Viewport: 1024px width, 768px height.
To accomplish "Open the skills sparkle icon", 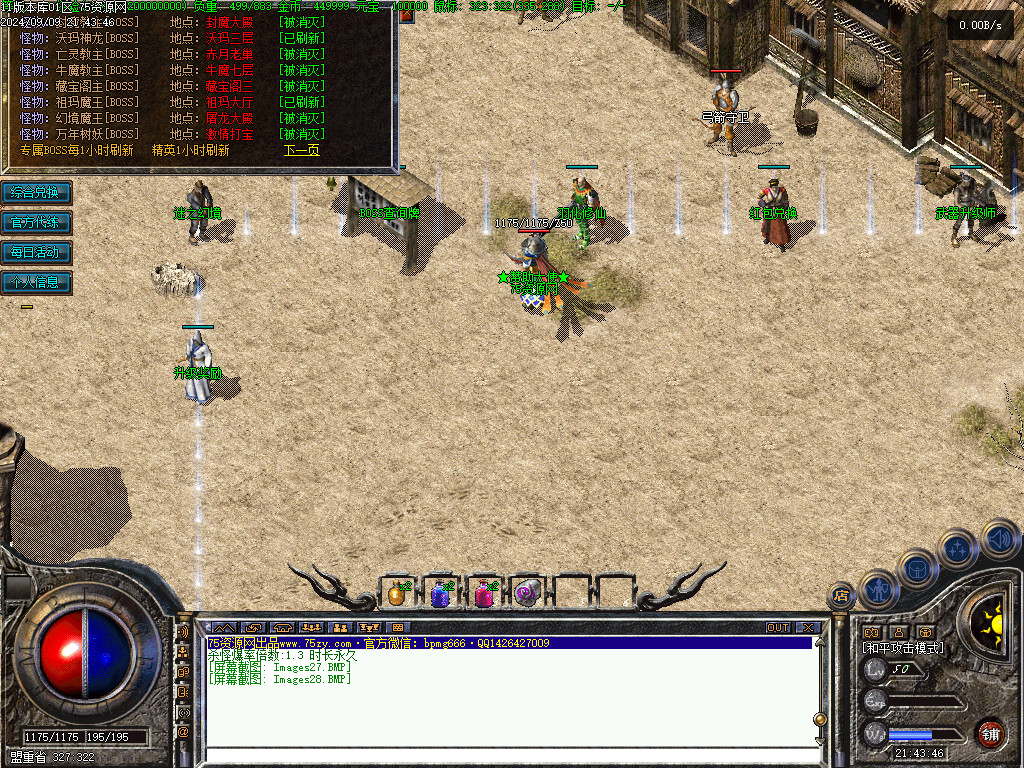I will click(x=958, y=548).
